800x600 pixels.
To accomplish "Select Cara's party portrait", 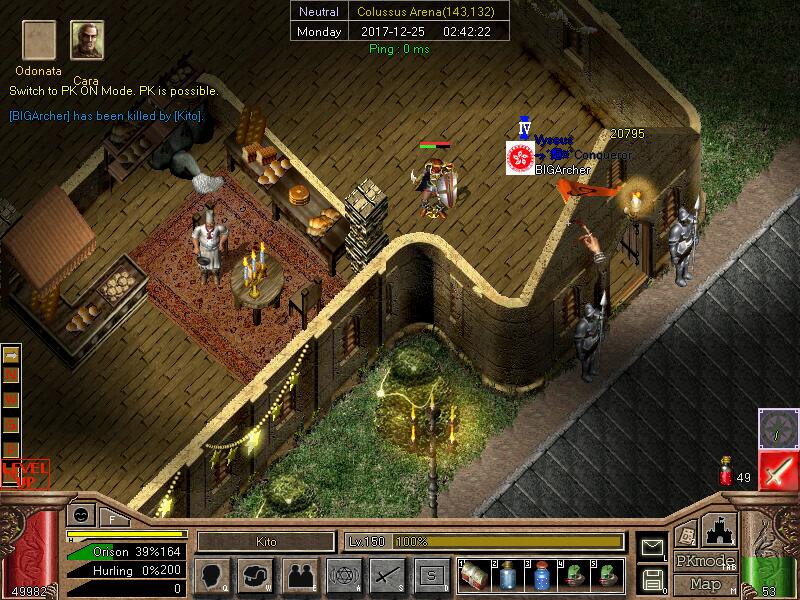I will pyautogui.click(x=87, y=41).
